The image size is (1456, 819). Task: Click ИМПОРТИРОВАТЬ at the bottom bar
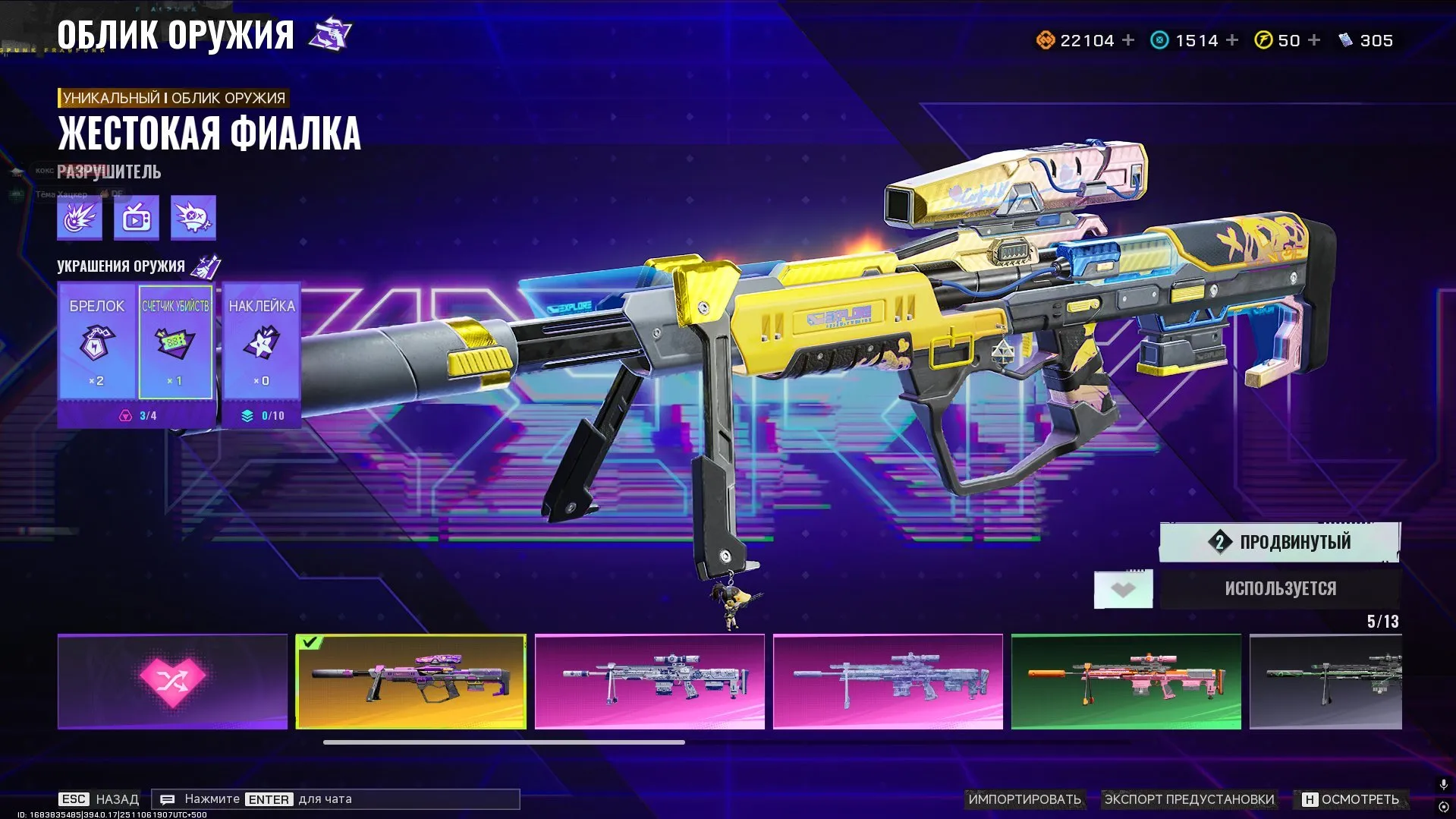pyautogui.click(x=1023, y=799)
